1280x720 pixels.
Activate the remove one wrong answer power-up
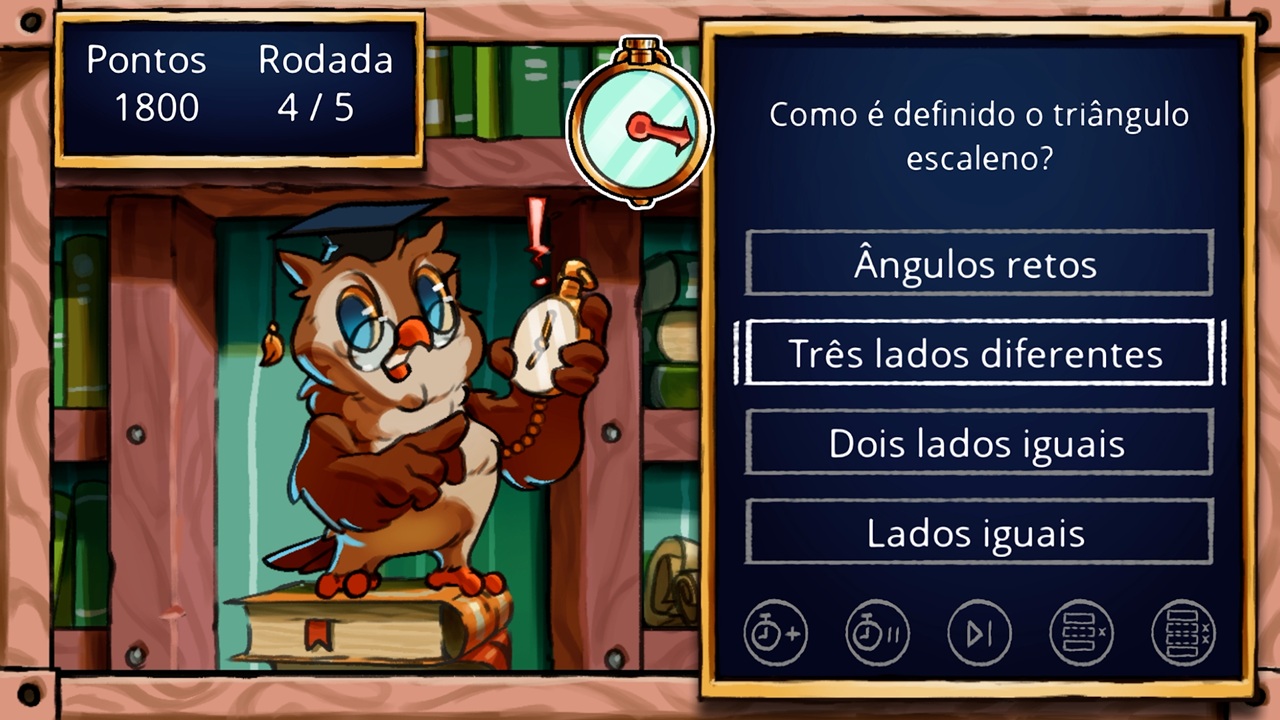(1081, 632)
